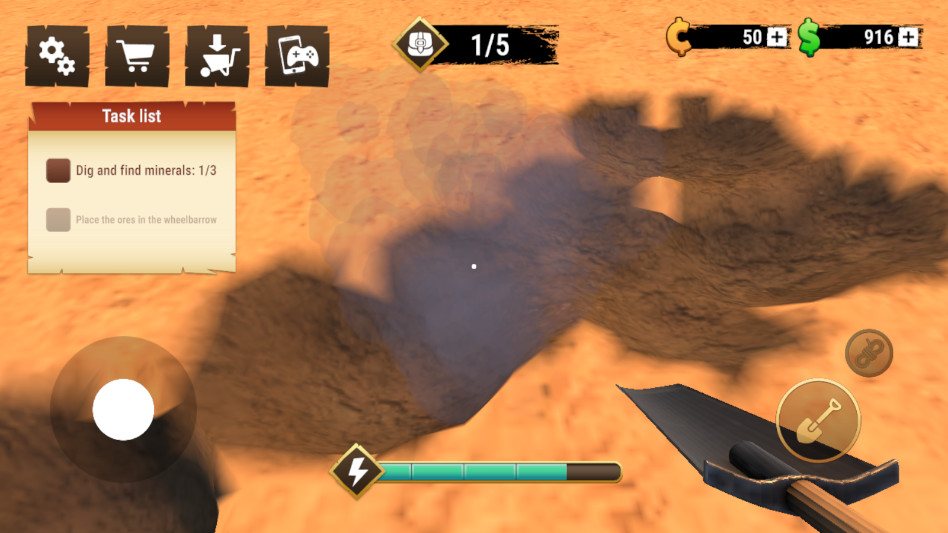Tap the wheelbarrow unload button
948x533 pixels.
[x=217, y=56]
